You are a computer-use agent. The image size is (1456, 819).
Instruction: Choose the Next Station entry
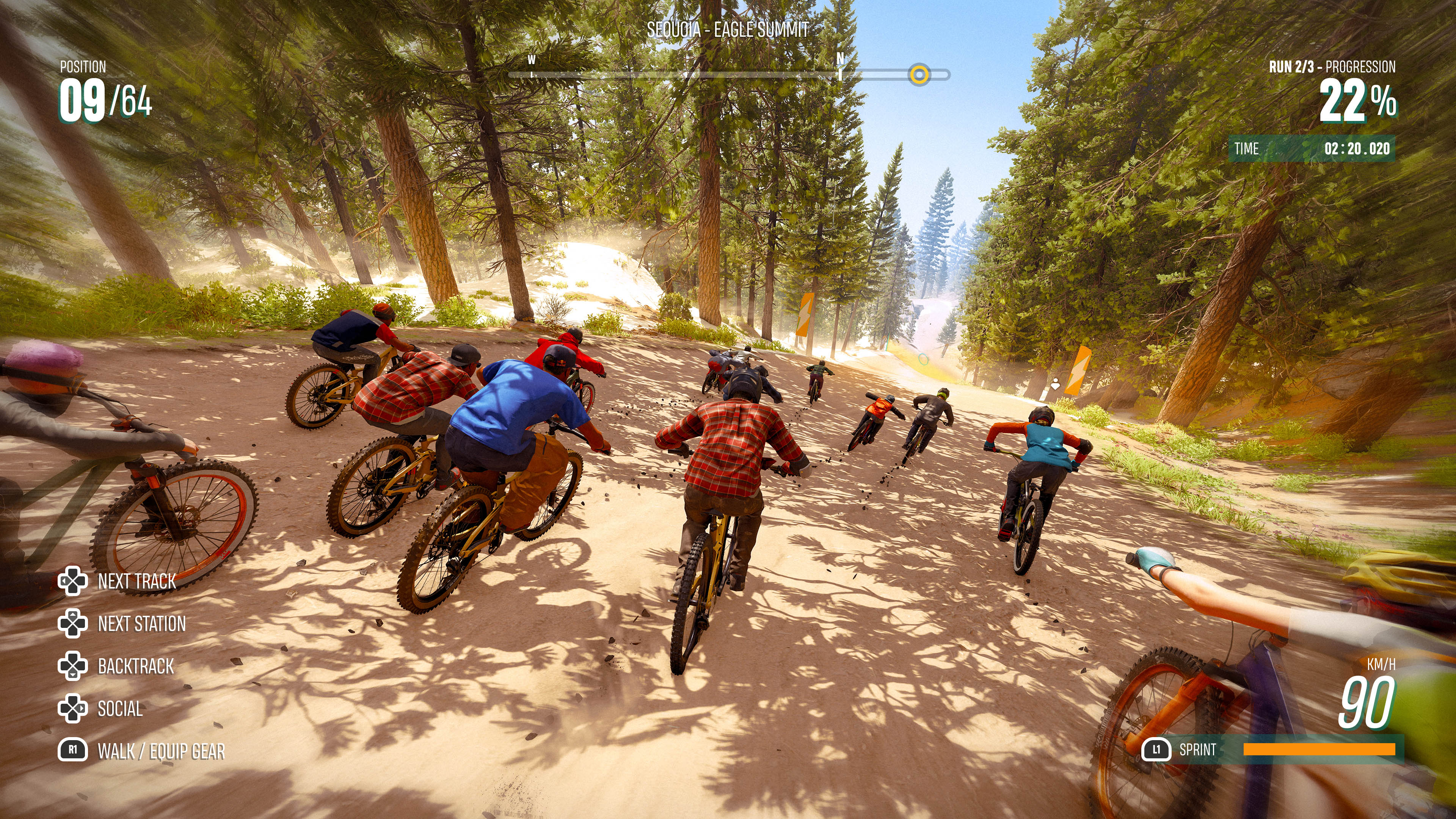[141, 623]
